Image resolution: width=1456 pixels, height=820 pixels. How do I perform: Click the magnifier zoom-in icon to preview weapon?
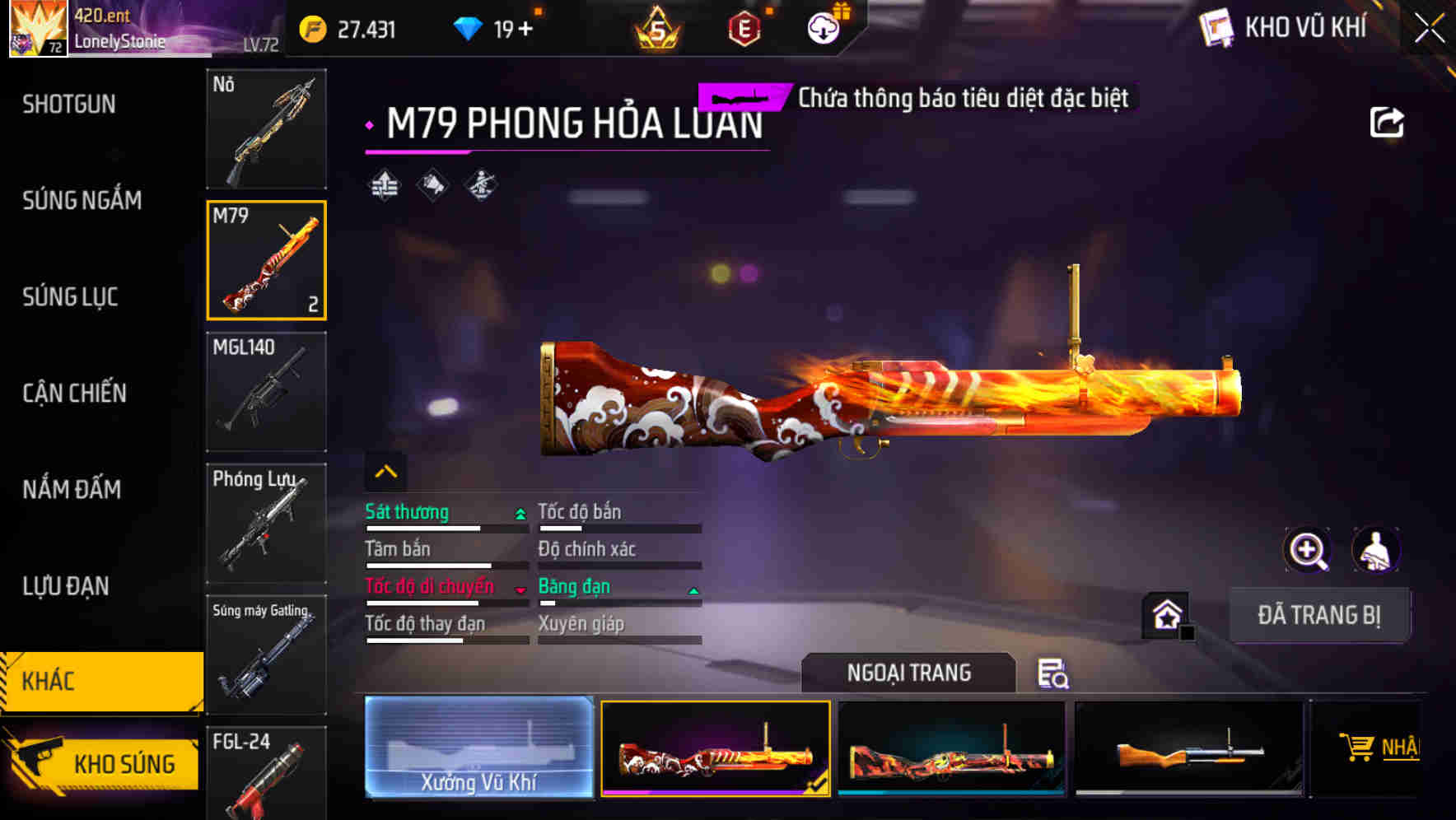click(1308, 550)
